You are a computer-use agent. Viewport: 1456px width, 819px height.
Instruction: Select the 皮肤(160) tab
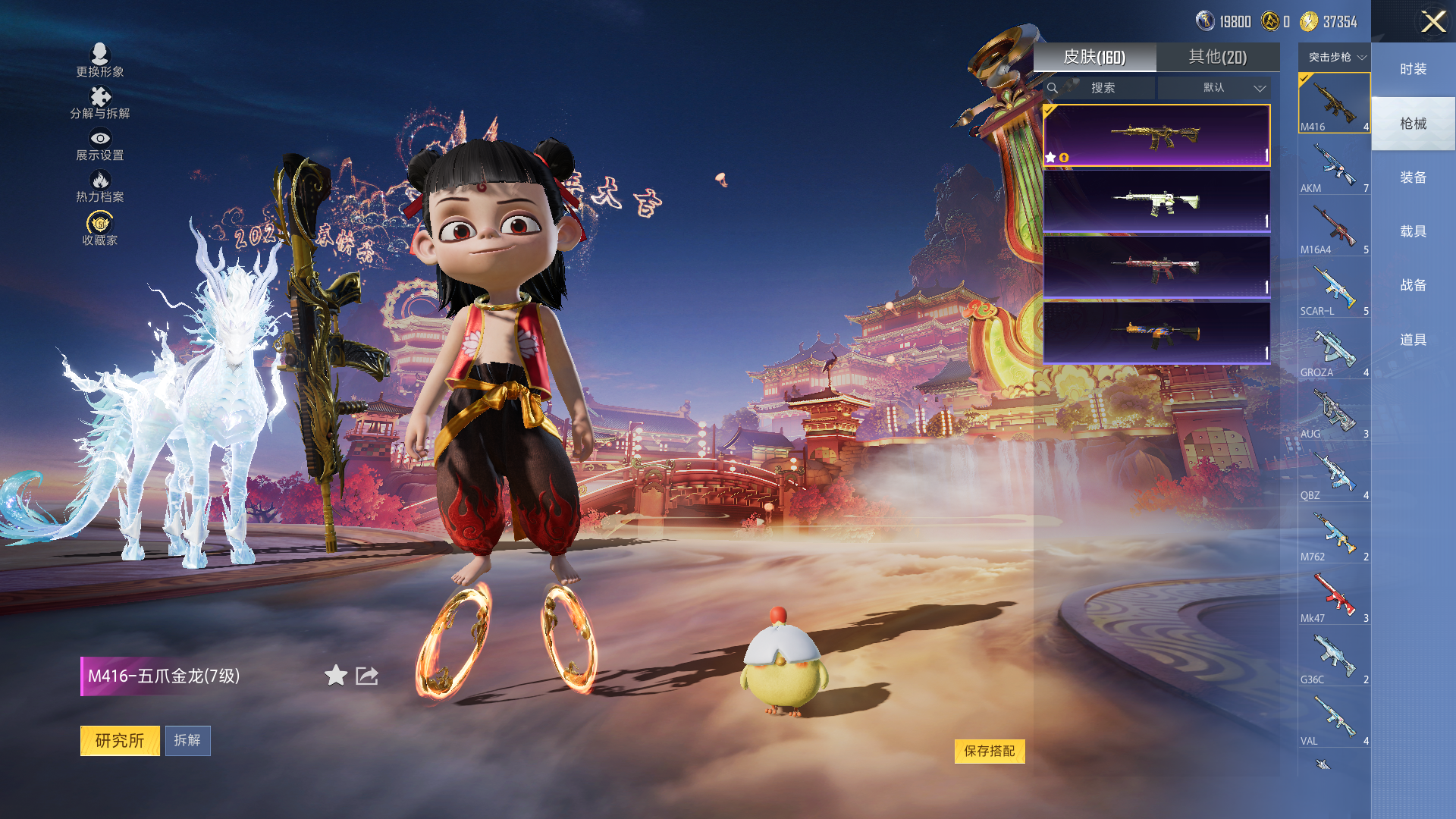click(x=1094, y=57)
